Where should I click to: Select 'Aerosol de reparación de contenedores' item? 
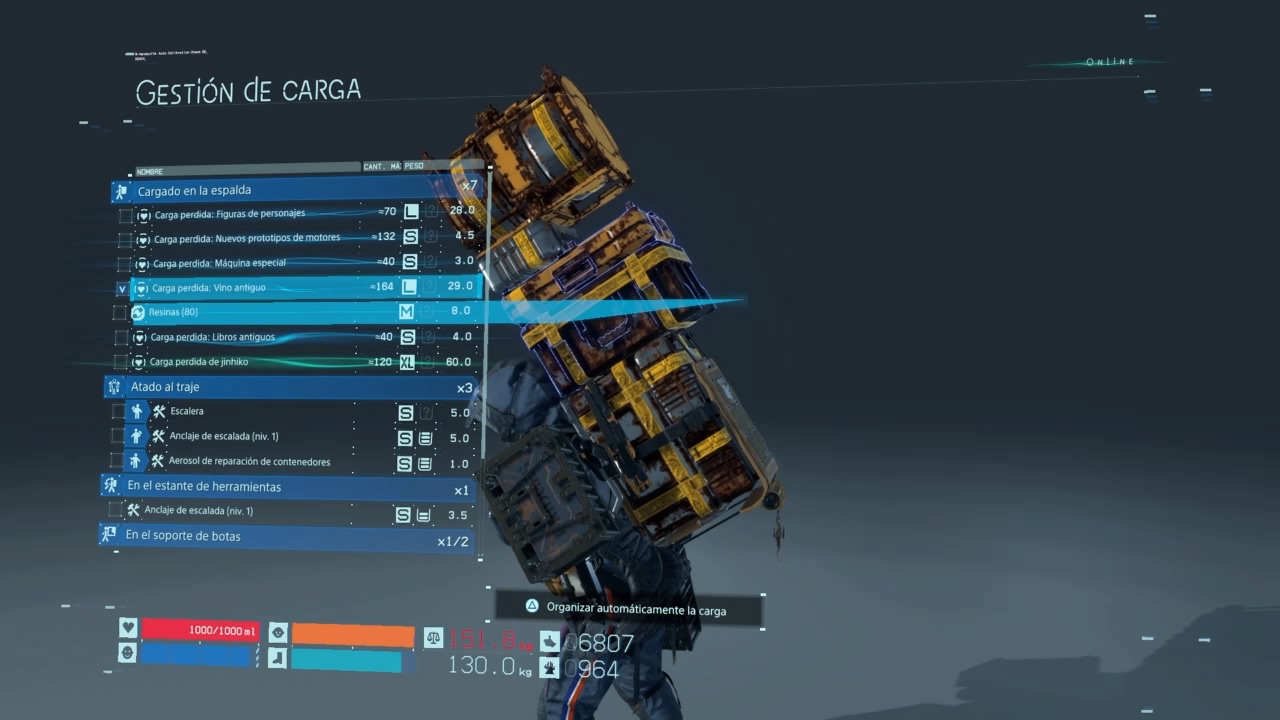pyautogui.click(x=249, y=462)
